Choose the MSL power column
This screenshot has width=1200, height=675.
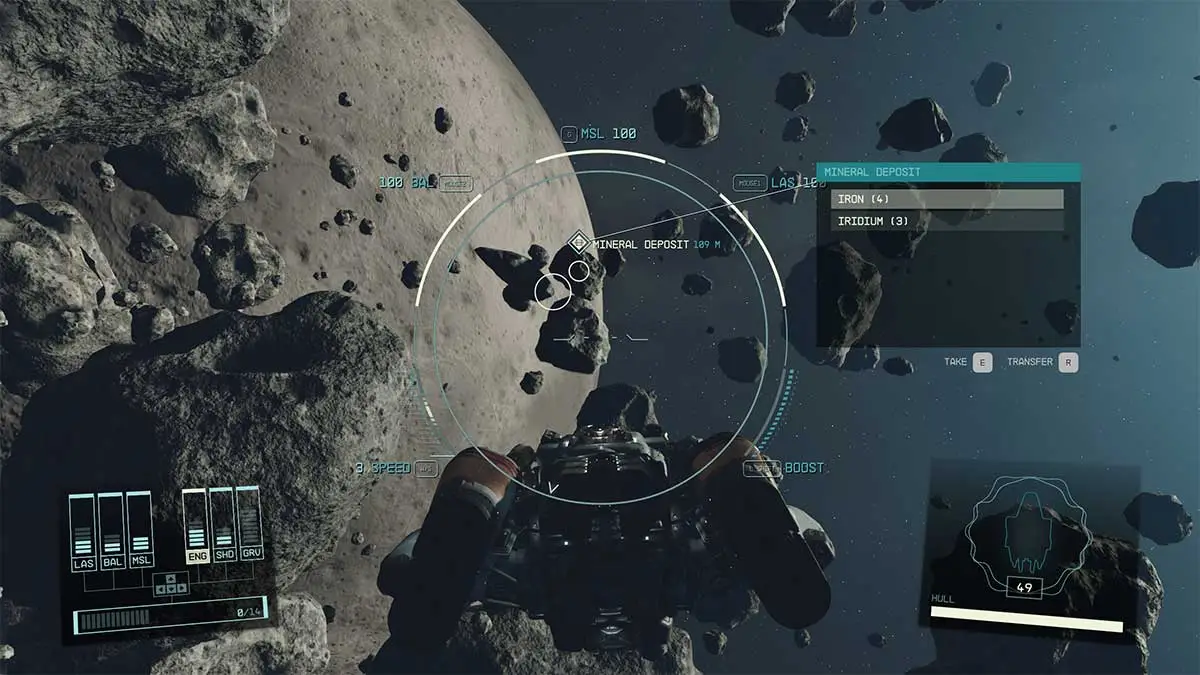pyautogui.click(x=140, y=530)
